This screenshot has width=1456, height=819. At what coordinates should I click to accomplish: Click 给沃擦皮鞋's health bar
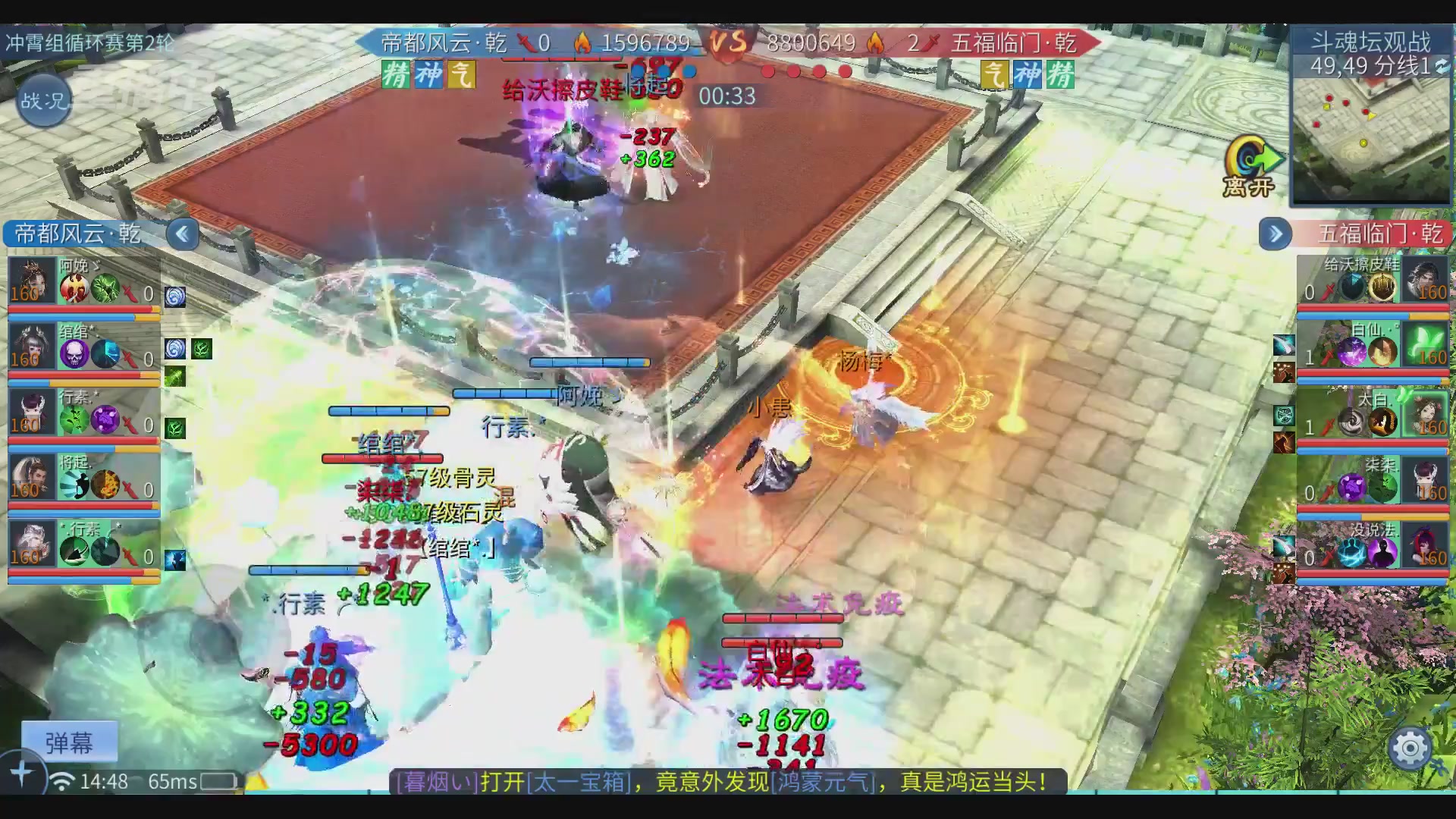pyautogui.click(x=1369, y=307)
